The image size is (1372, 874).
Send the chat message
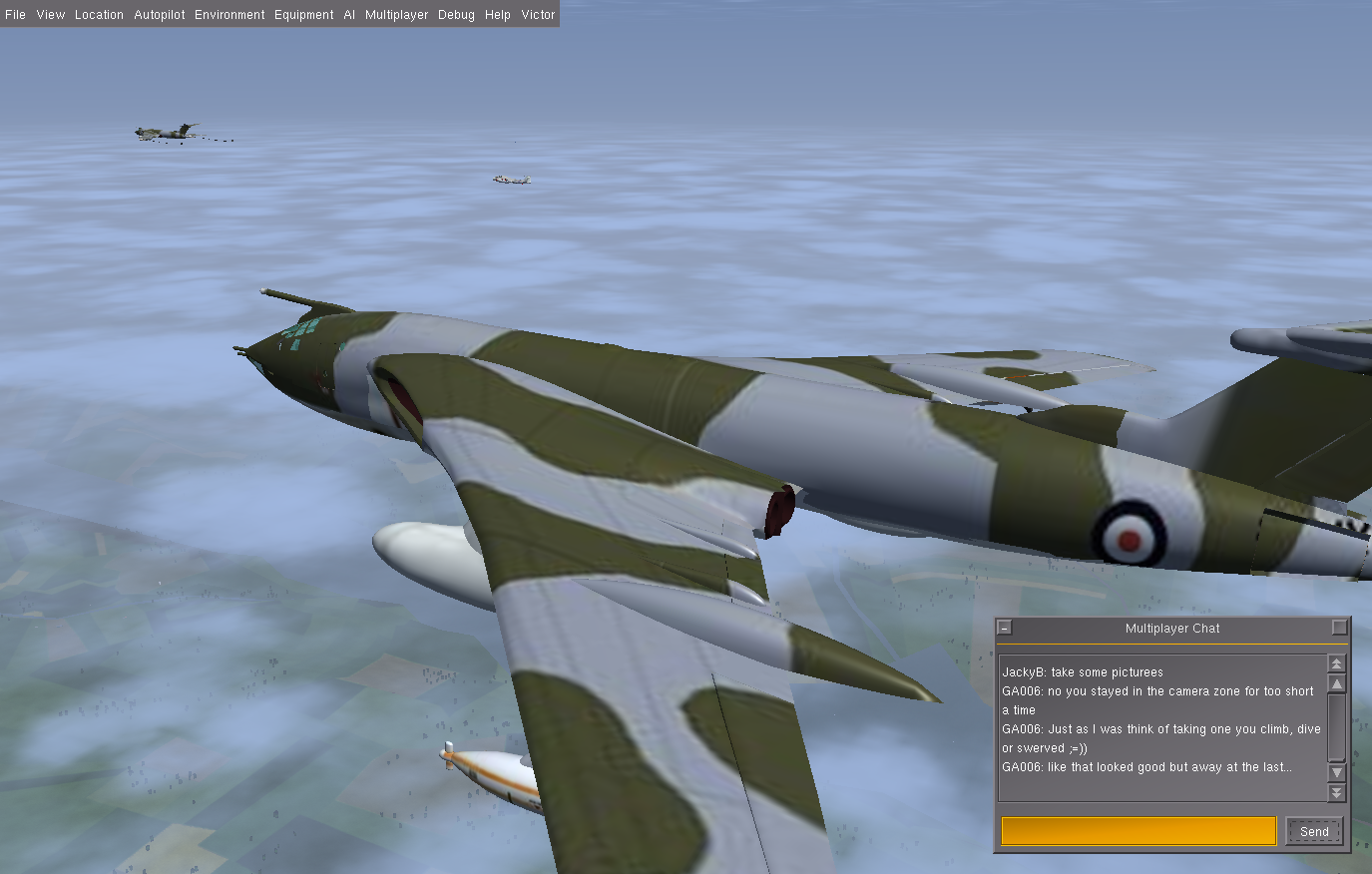pos(1314,831)
